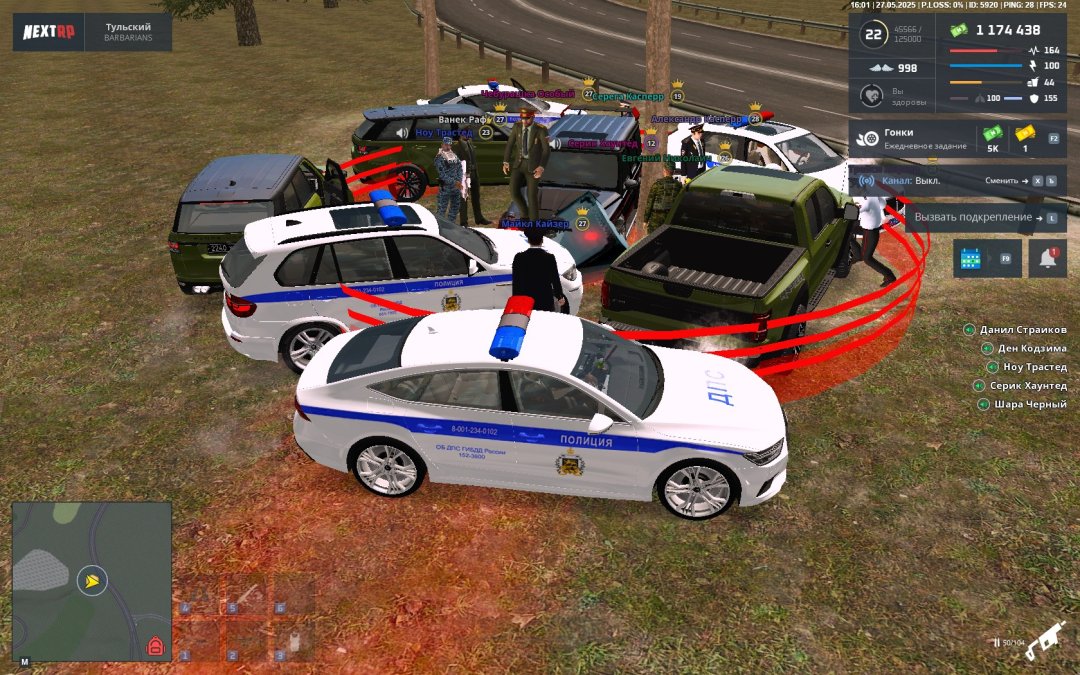Open the calendar events button
The height and width of the screenshot is (675, 1080).
972,258
